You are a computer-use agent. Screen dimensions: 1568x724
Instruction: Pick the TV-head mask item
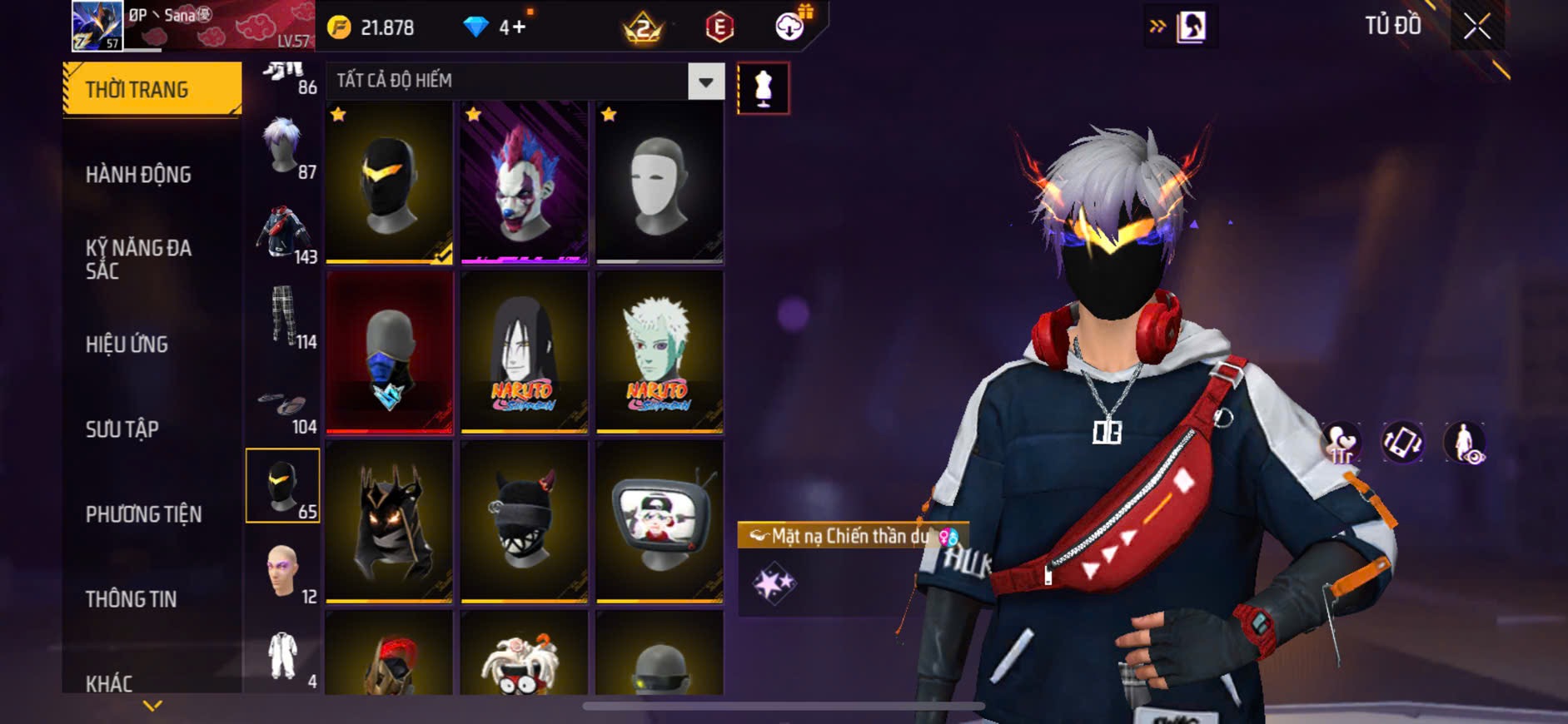659,520
